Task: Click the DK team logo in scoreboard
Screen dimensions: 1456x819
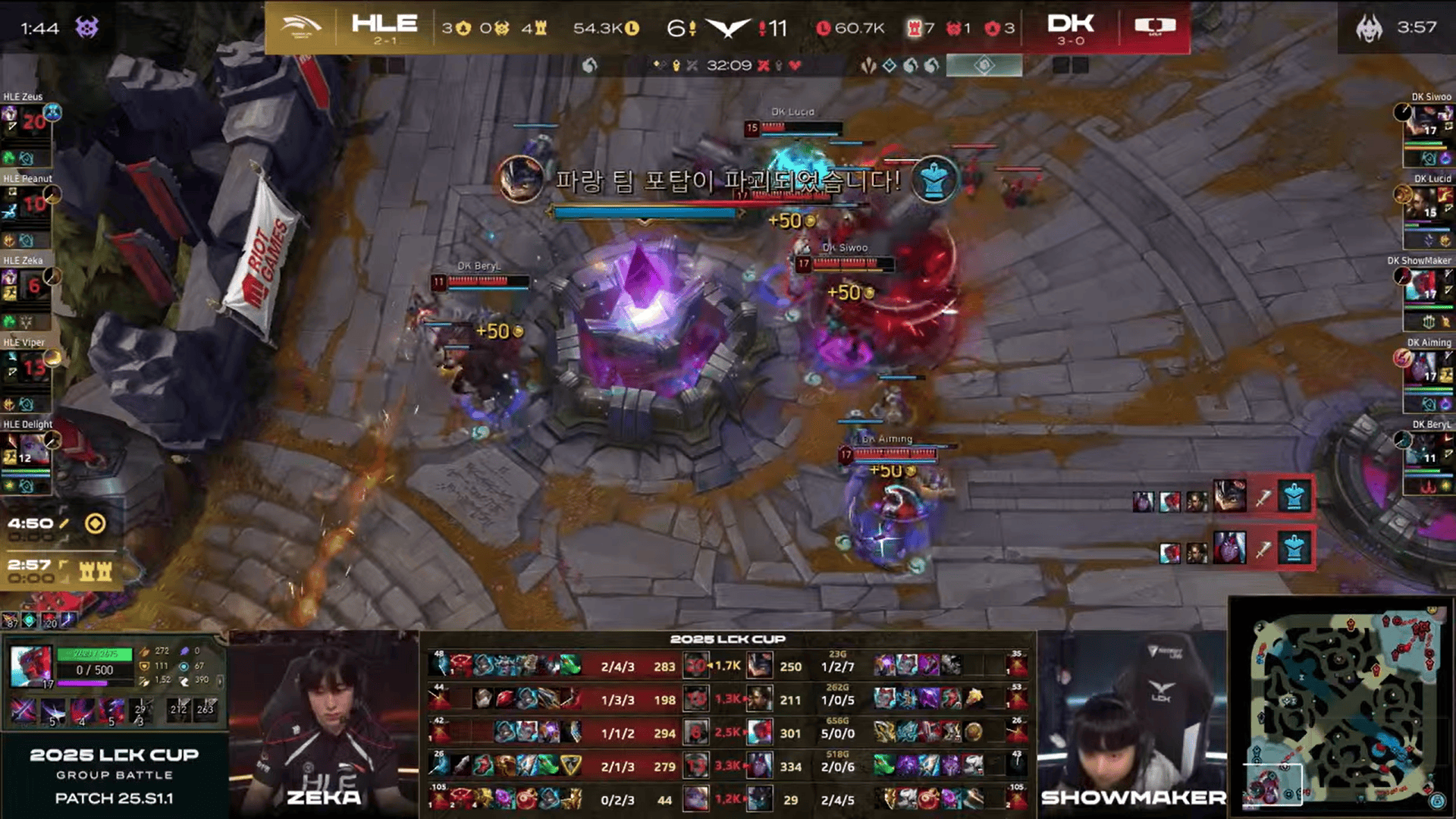Action: [x=1154, y=27]
